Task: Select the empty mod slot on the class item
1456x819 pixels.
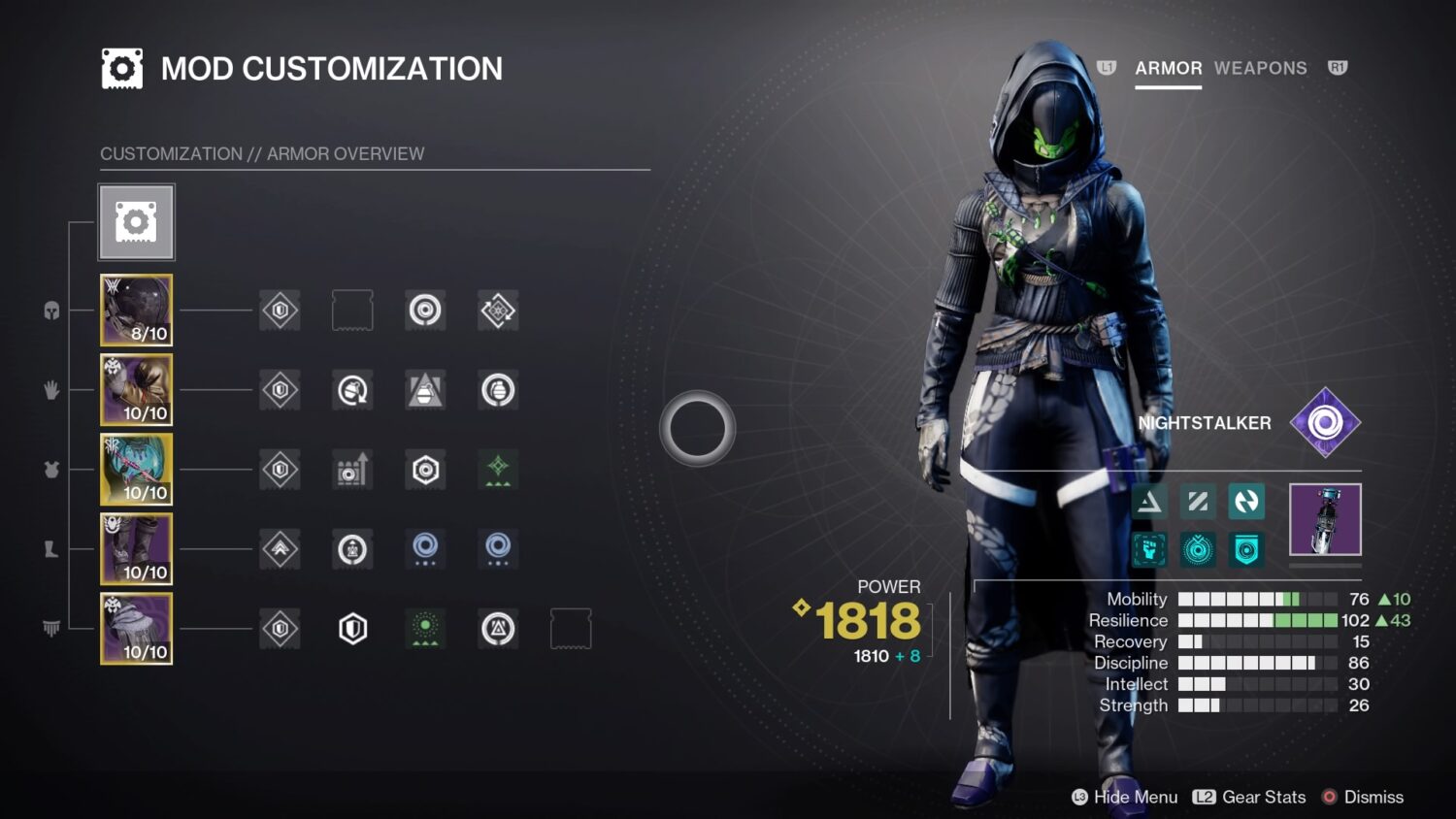Action: pos(571,628)
